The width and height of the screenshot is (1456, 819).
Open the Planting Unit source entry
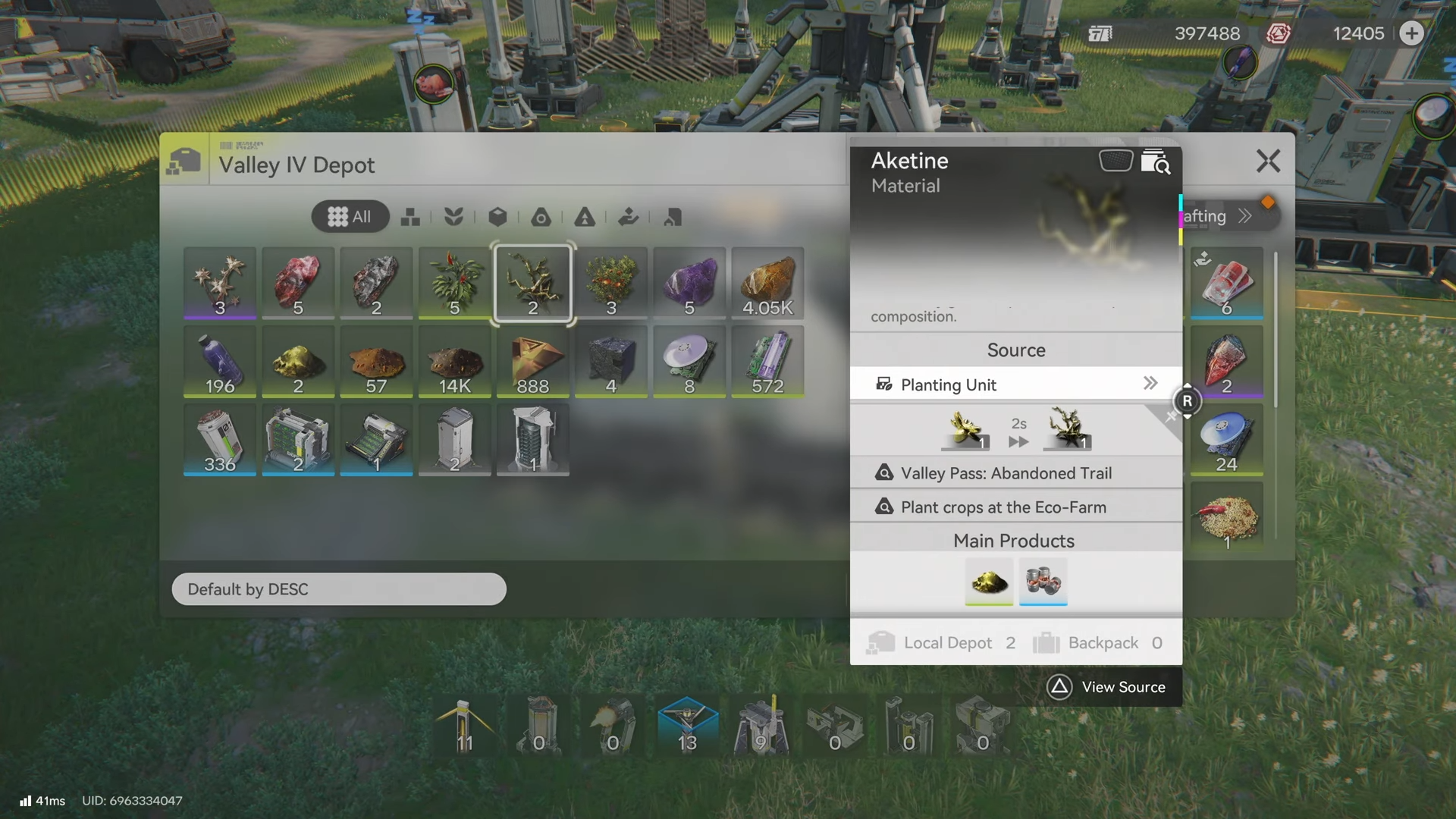[x=1015, y=384]
